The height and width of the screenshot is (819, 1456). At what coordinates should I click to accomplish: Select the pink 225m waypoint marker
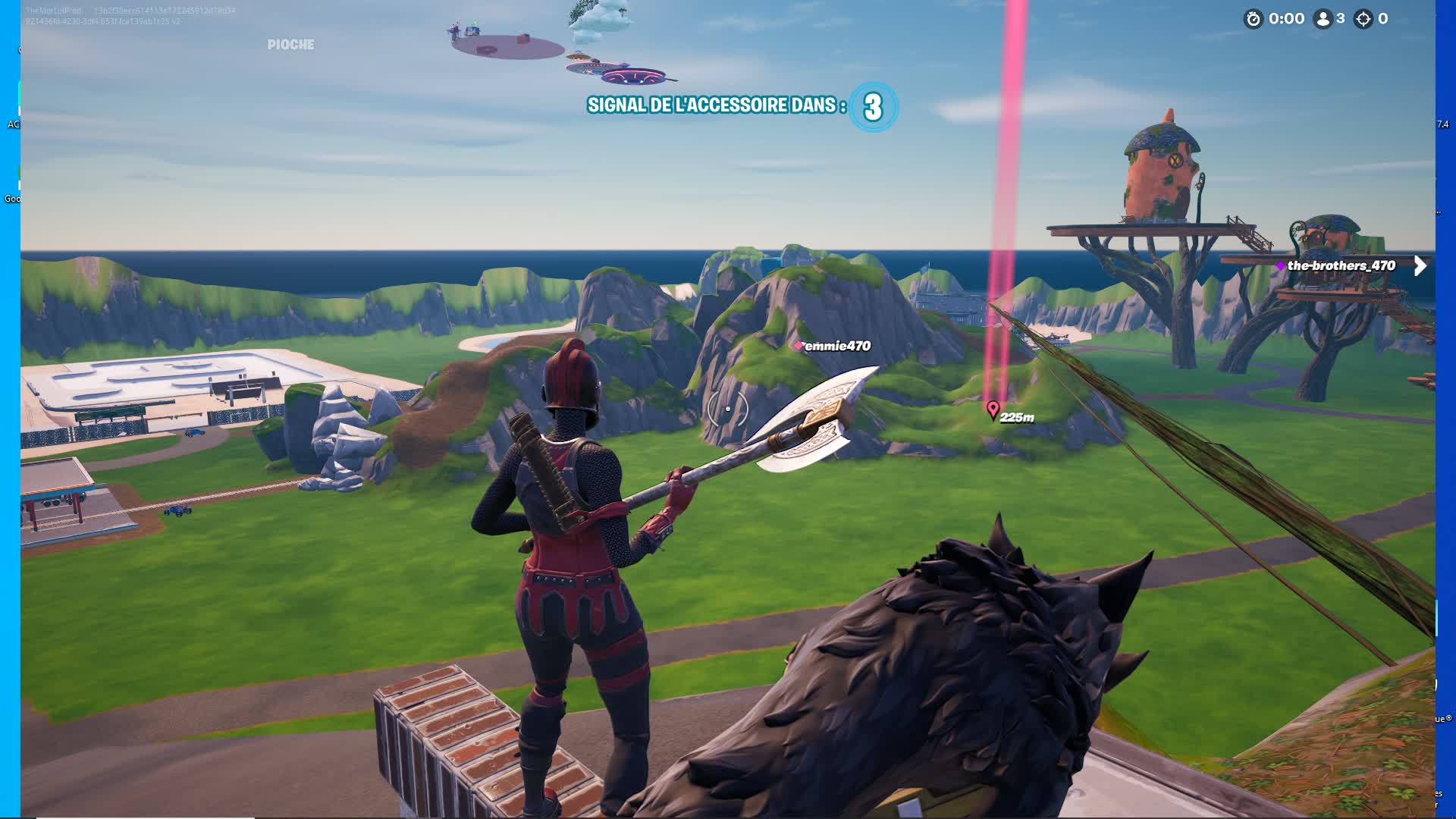coord(992,409)
